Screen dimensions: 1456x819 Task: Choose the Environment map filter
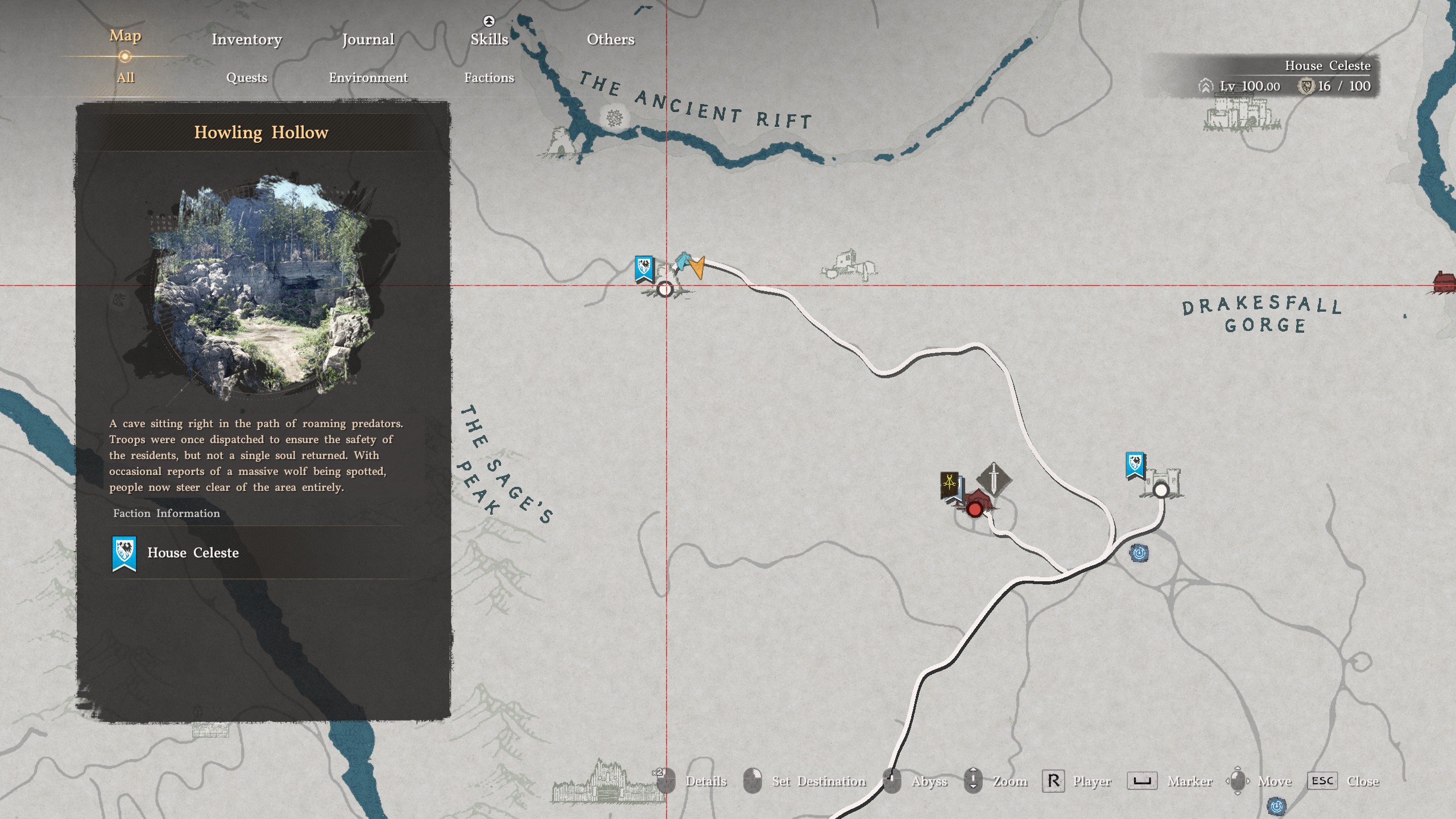[368, 77]
